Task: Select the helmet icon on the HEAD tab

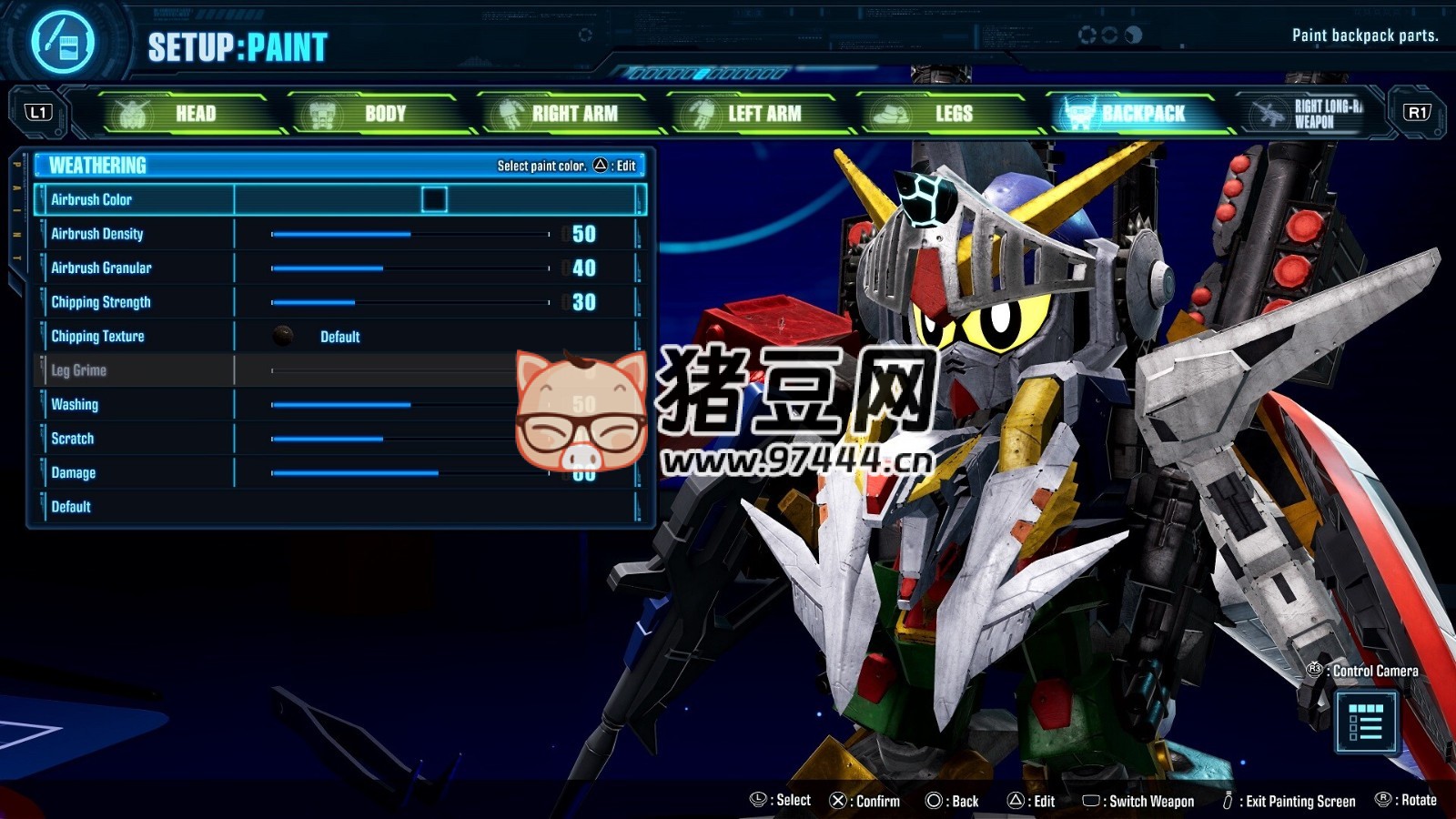Action: coord(130,113)
